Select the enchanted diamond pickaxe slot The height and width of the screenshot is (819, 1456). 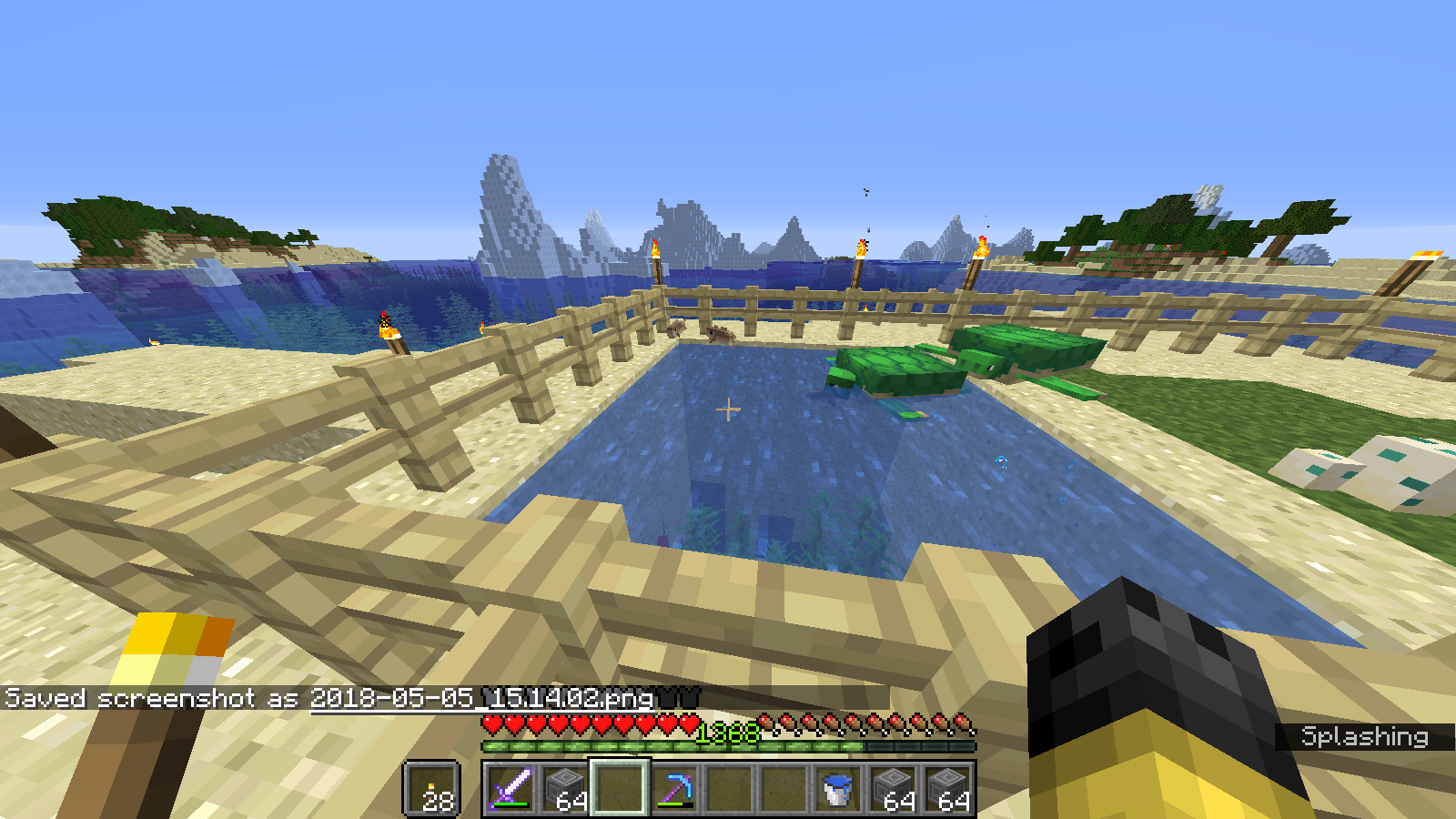point(674,788)
